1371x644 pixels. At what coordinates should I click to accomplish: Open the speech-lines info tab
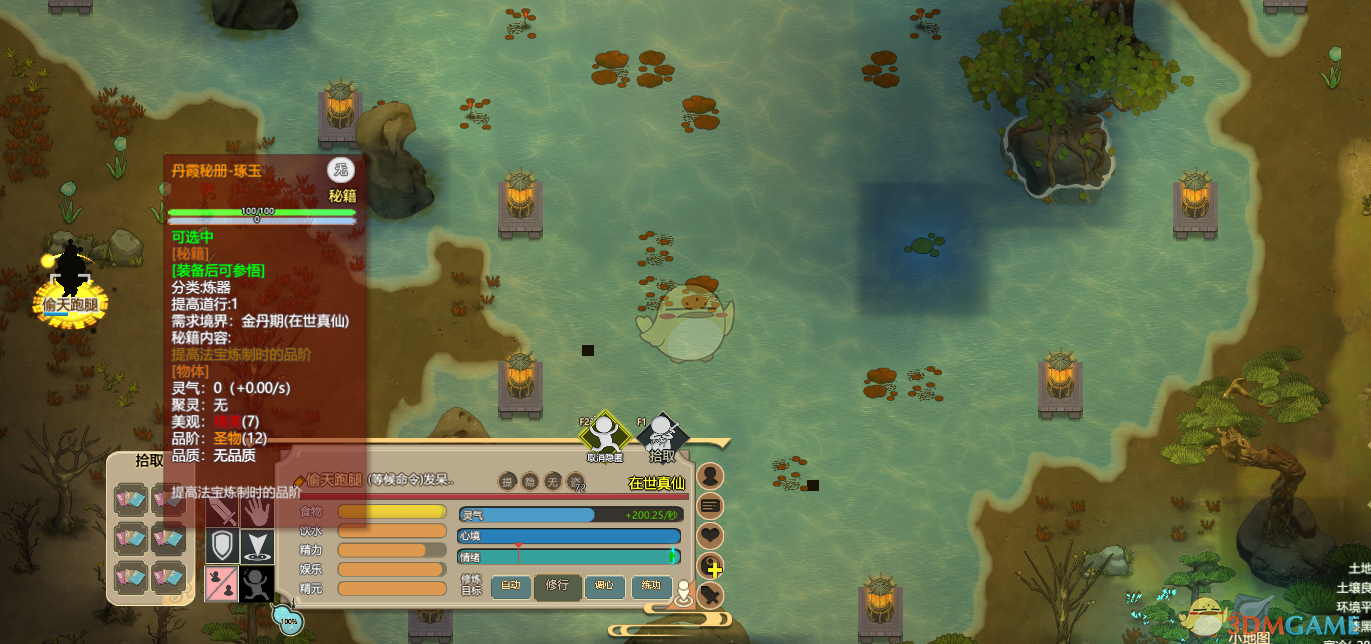pos(710,506)
